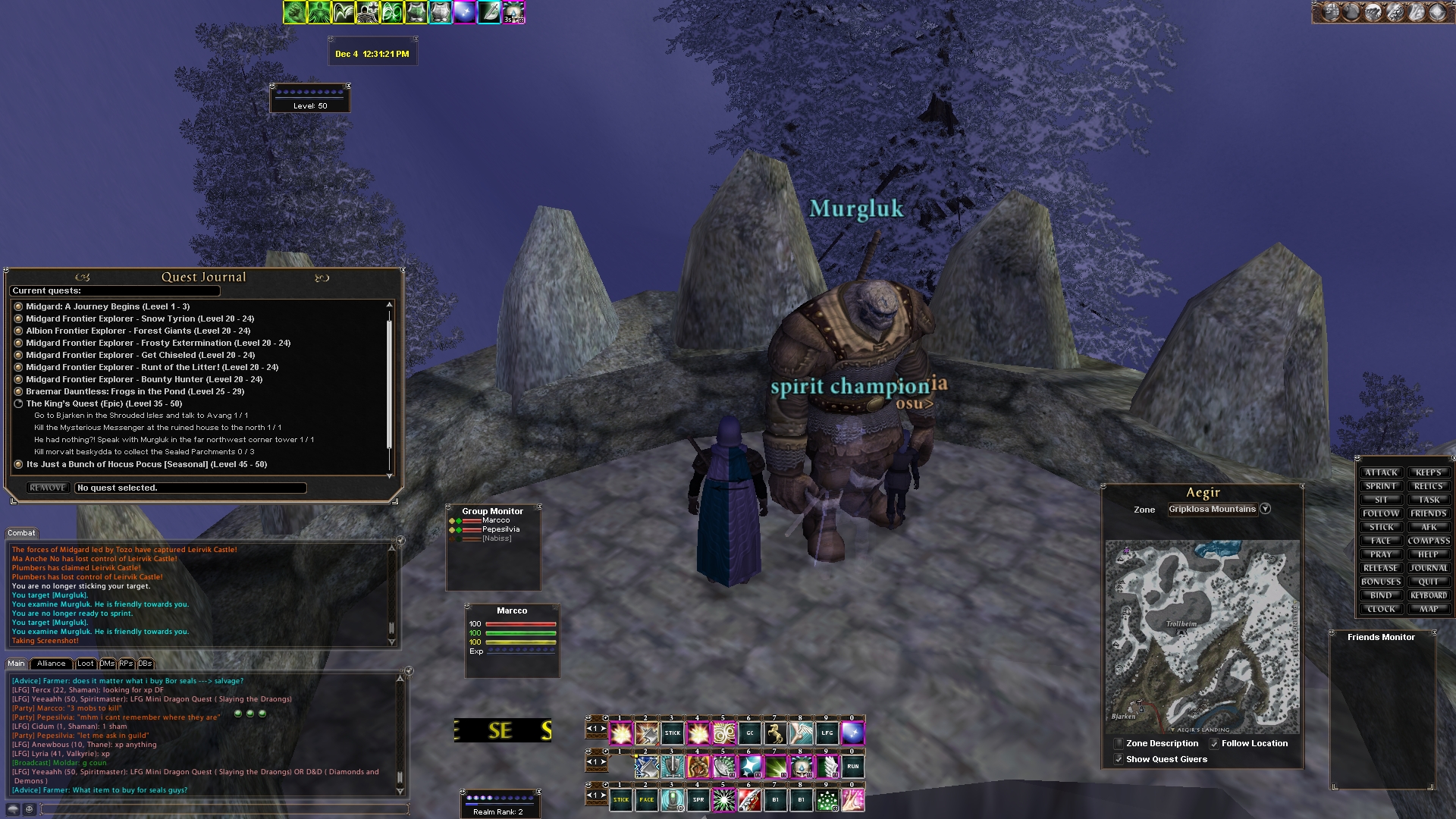Toggle the COMPASS button
Viewport: 1456px width, 819px height.
pyautogui.click(x=1429, y=541)
